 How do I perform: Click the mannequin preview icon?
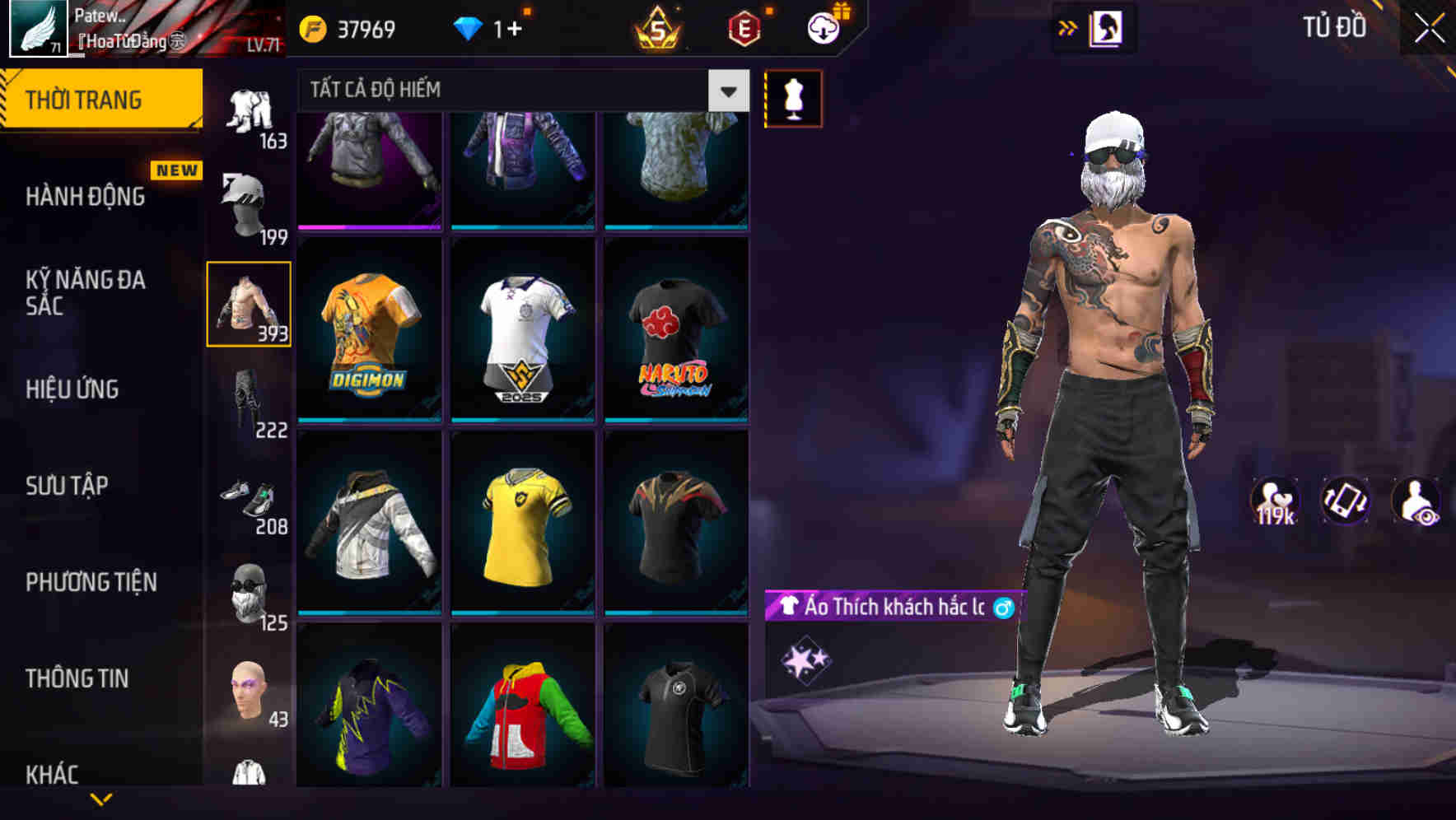click(793, 96)
